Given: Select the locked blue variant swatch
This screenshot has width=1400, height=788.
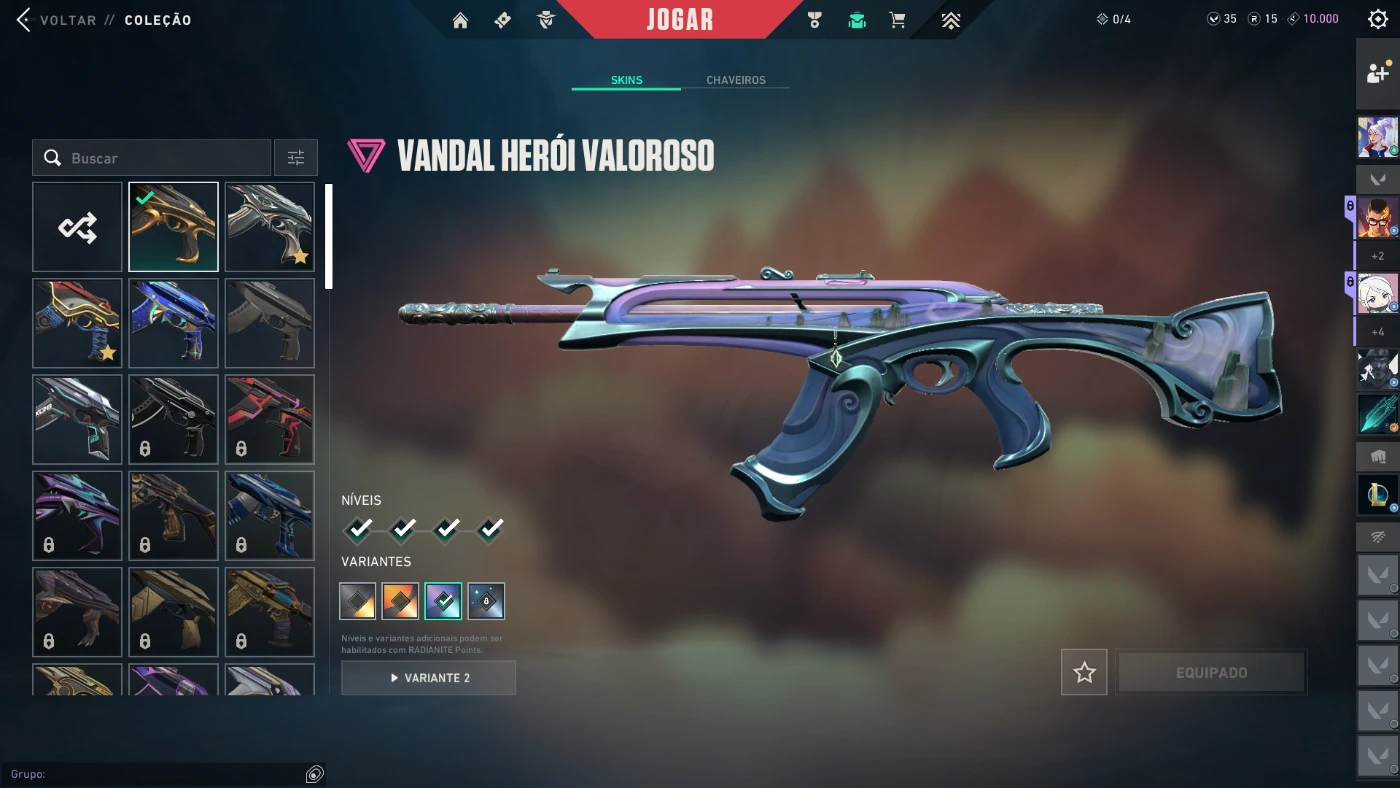Looking at the screenshot, I should [x=486, y=601].
